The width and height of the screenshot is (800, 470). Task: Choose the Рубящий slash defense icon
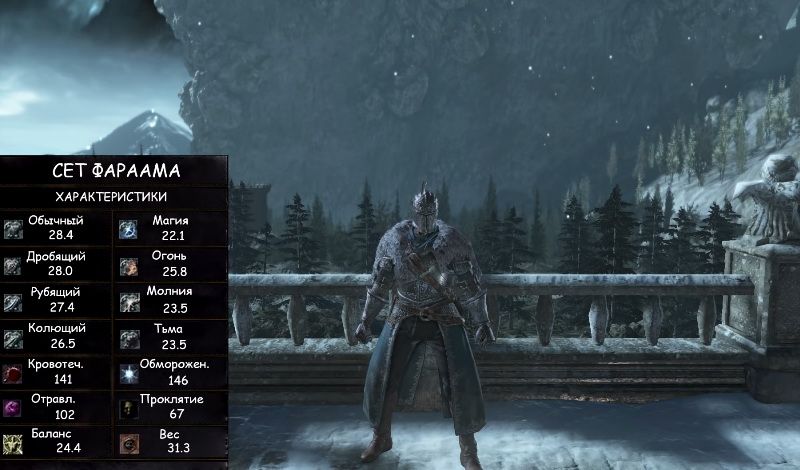[13, 301]
